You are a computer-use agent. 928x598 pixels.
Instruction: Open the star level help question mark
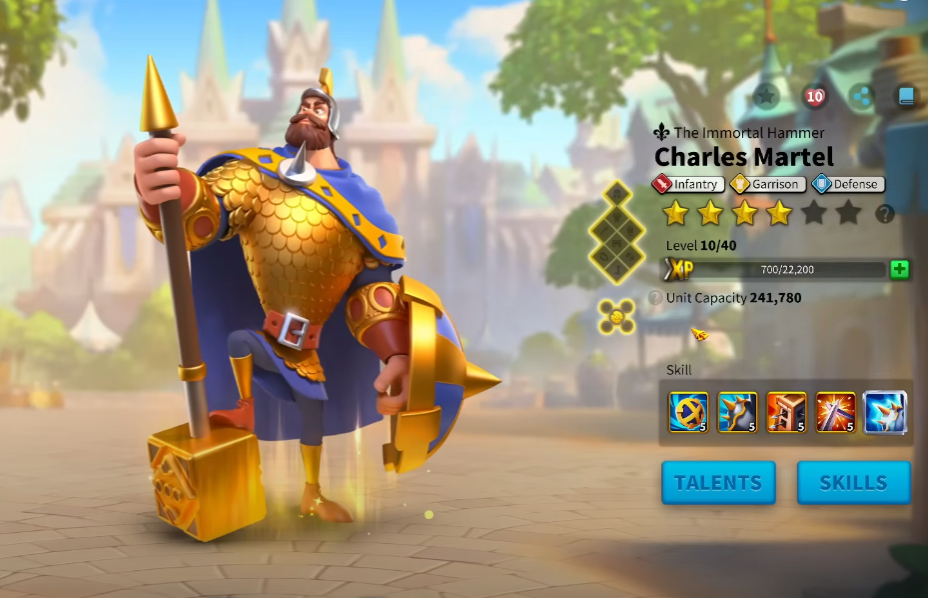[x=884, y=213]
